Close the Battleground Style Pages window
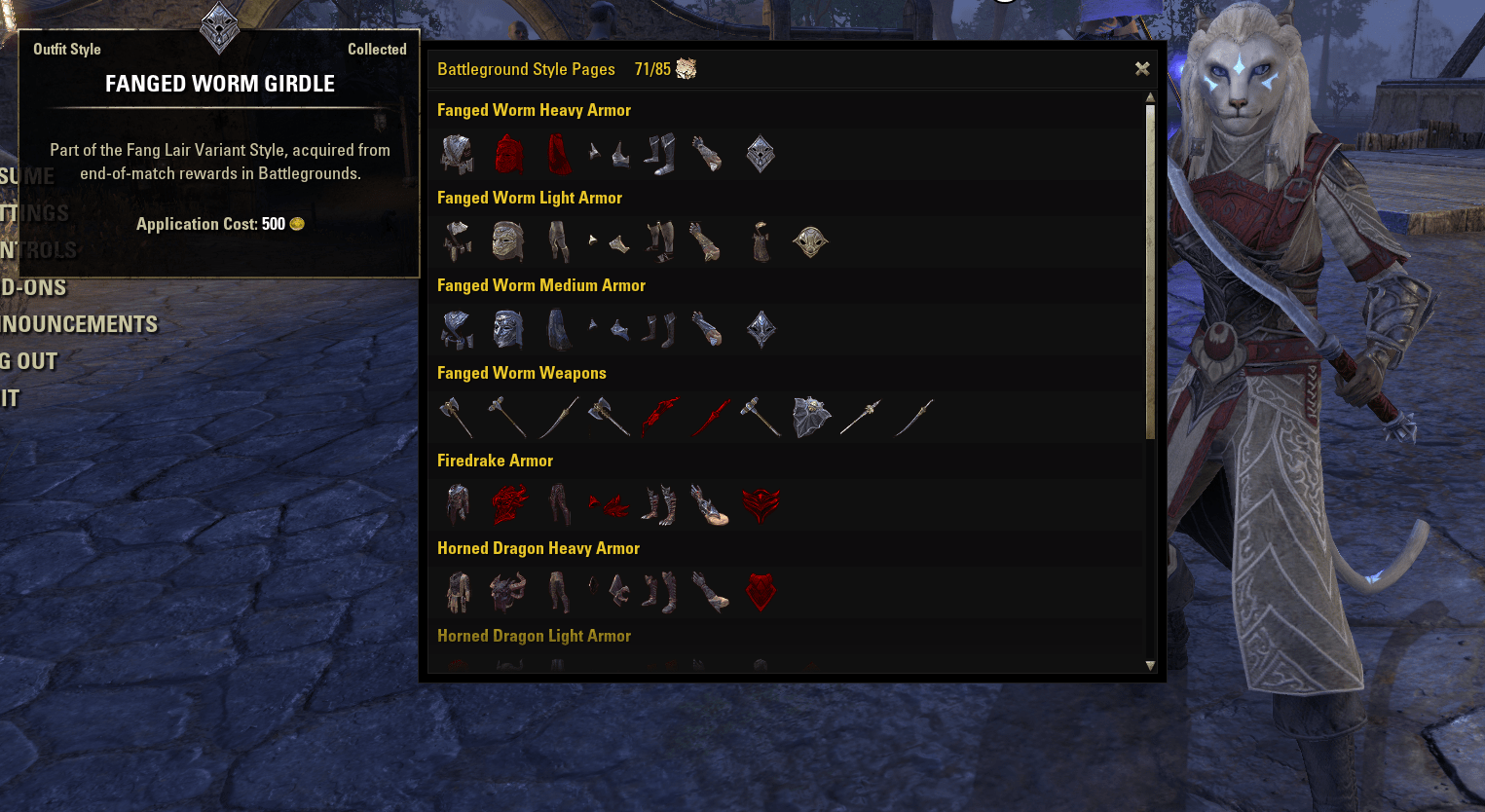1485x812 pixels. tap(1141, 69)
